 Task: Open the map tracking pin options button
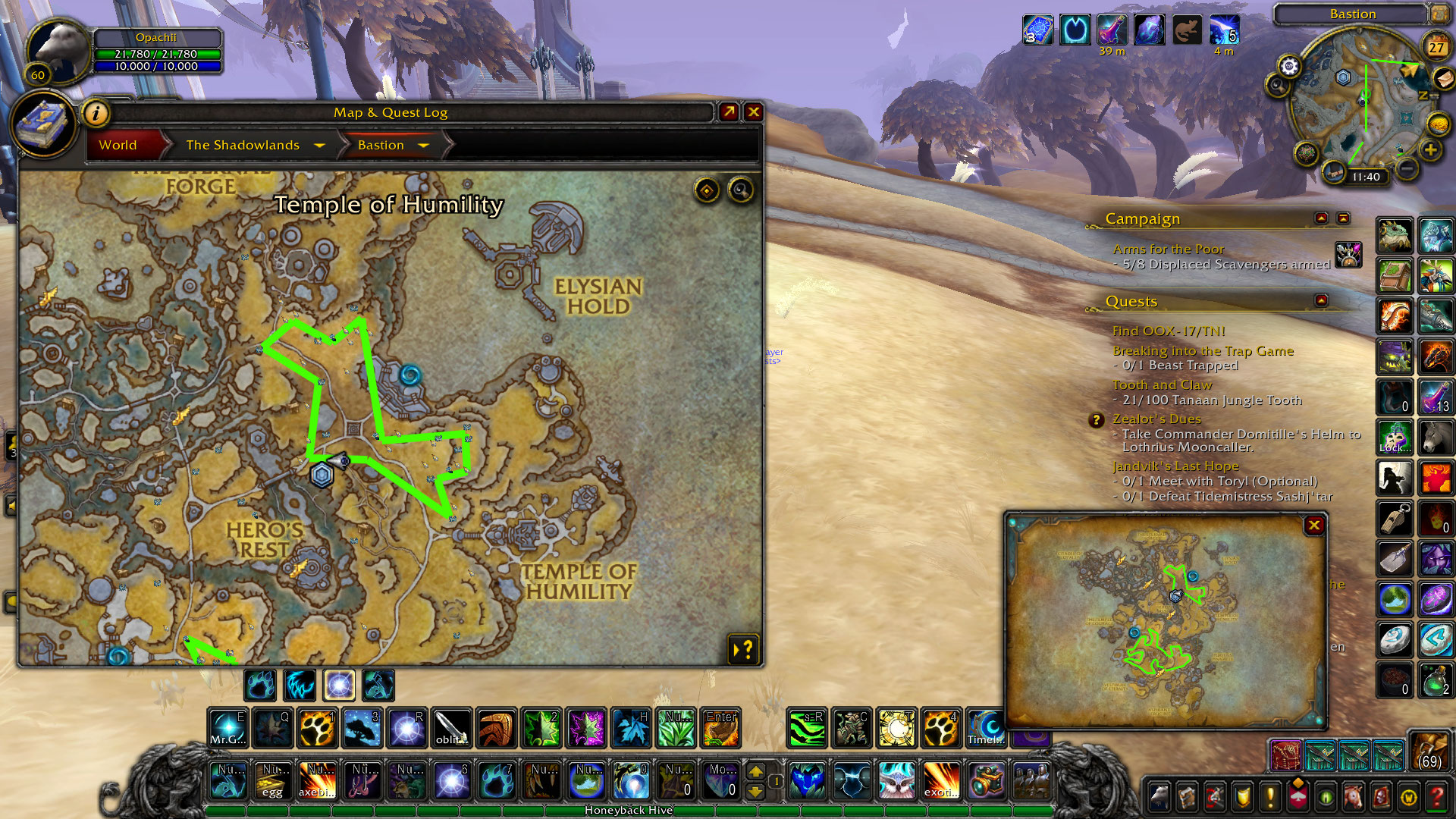(x=707, y=190)
